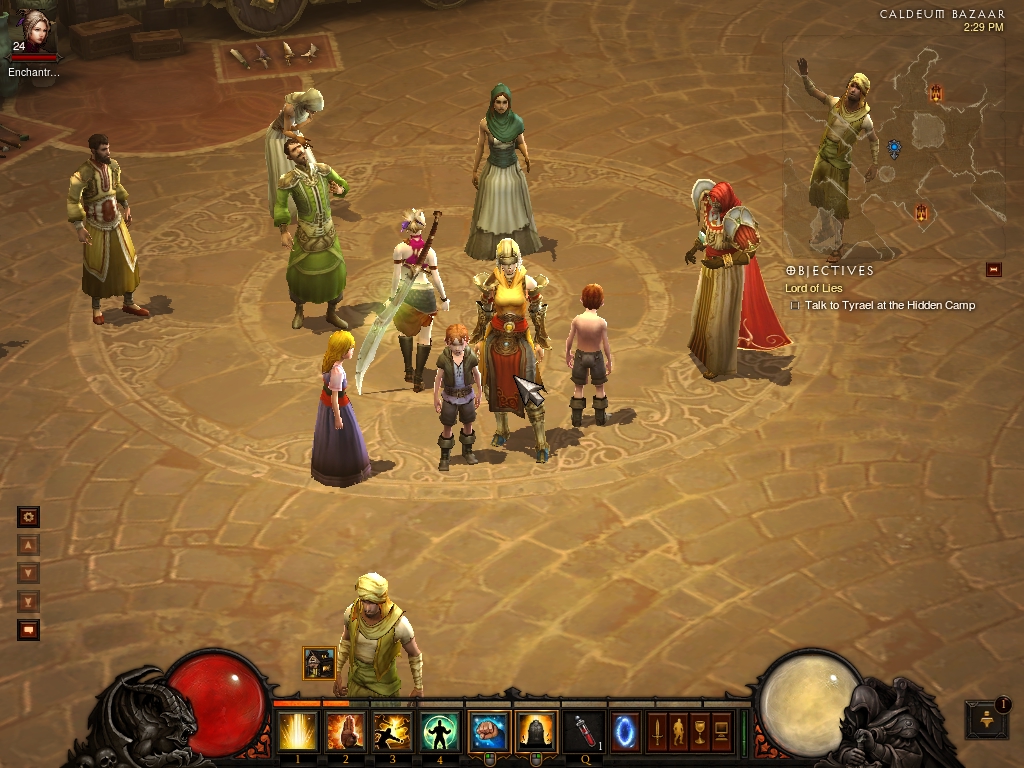
Task: Activate the green aura mantra in slot 4
Action: (440, 732)
